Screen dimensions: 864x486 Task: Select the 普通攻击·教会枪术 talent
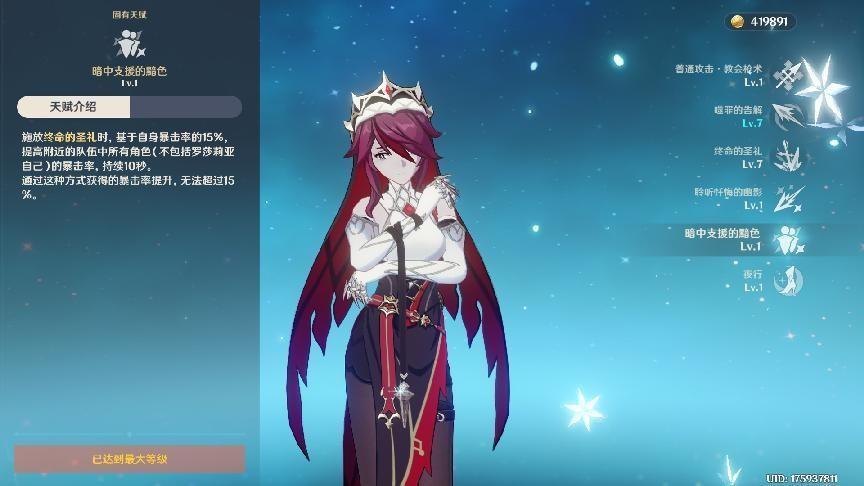pyautogui.click(x=790, y=75)
